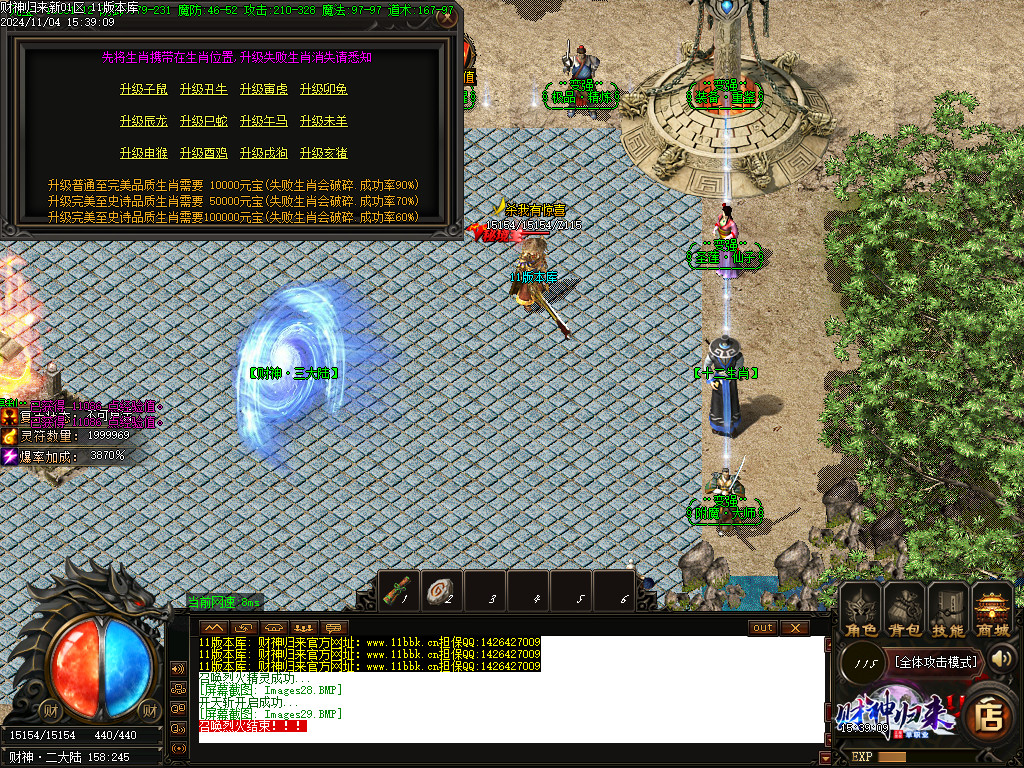Screen dimensions: 1024x768
Task: Pick the 升级巳蛇 upgrade option
Action: pyautogui.click(x=204, y=122)
